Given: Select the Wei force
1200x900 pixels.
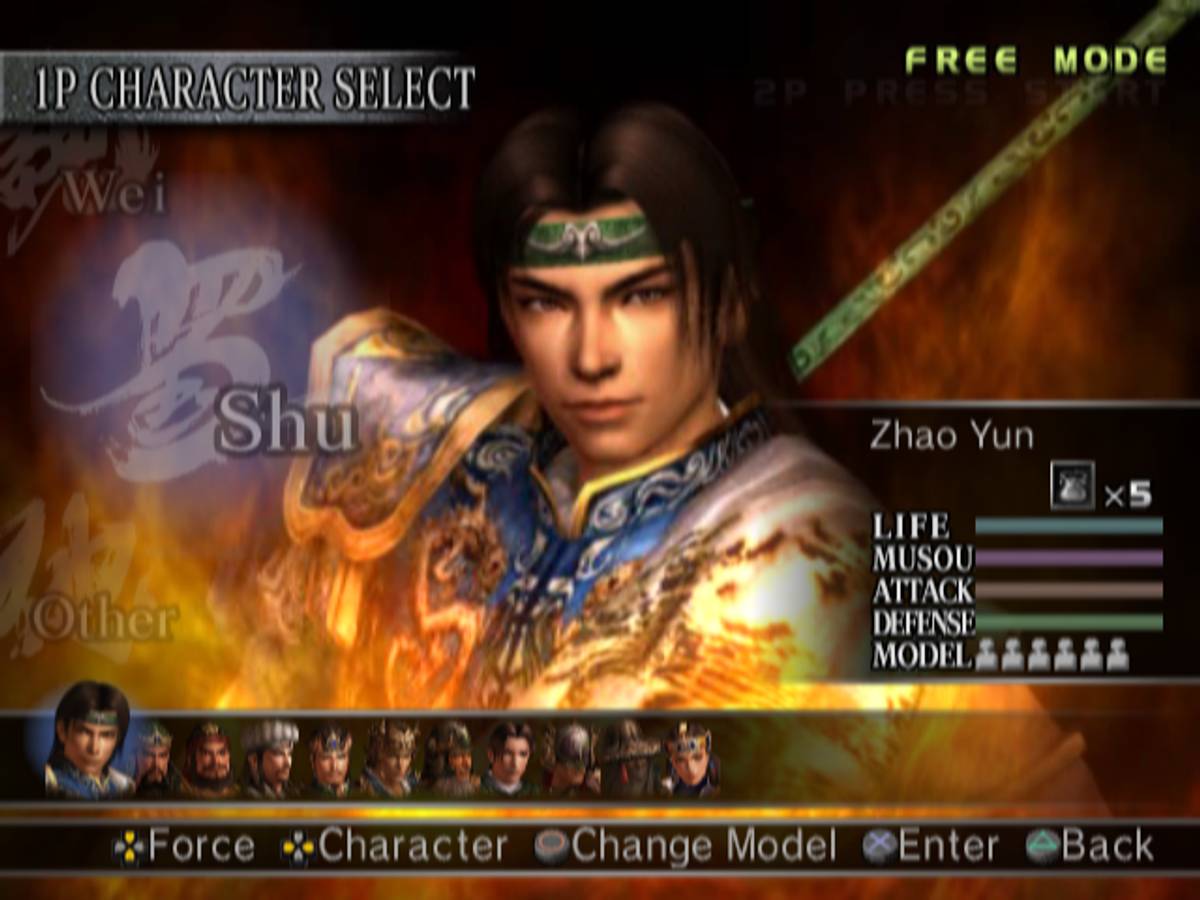Looking at the screenshot, I should tap(115, 195).
